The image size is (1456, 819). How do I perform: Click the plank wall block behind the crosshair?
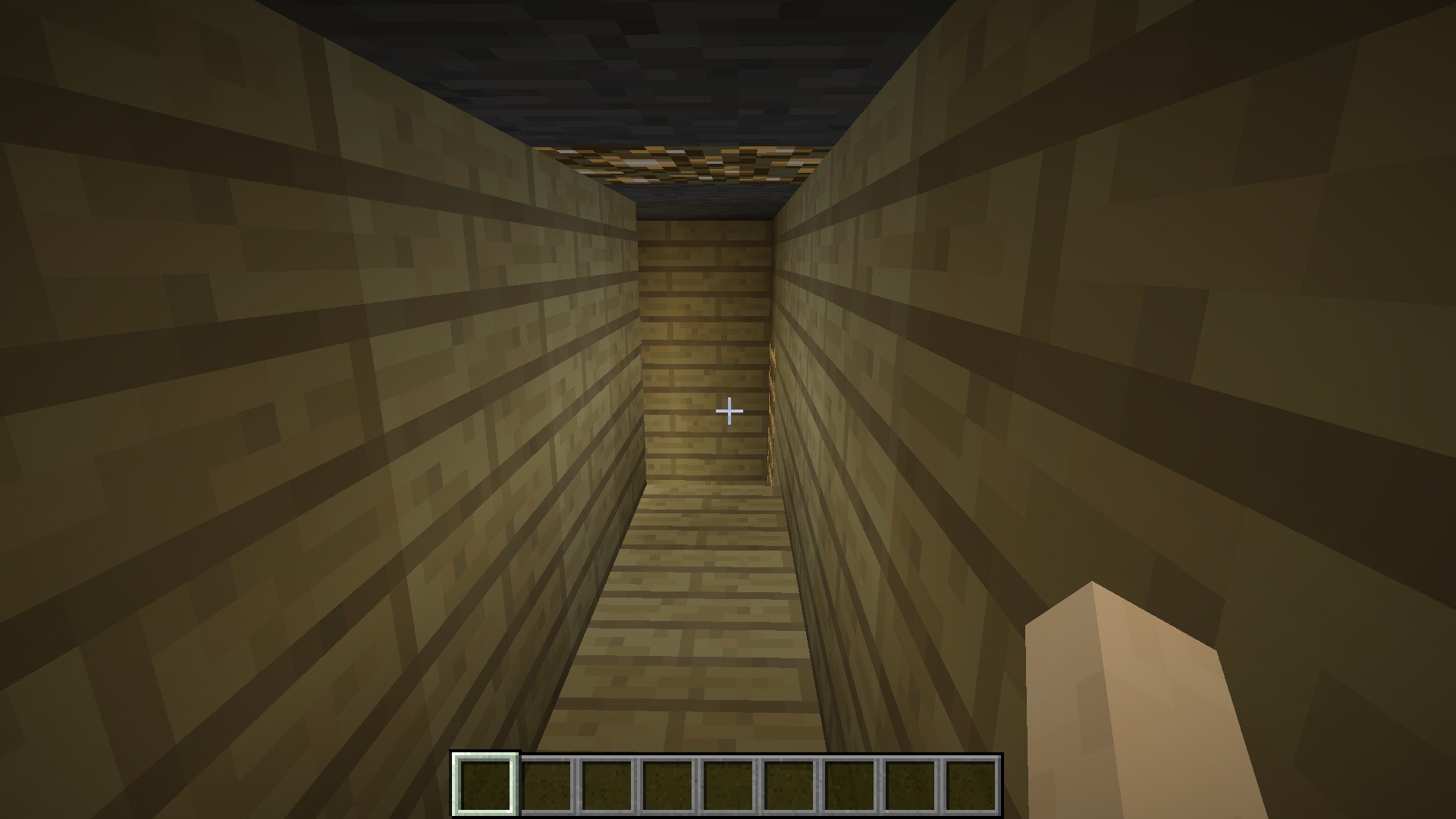(705, 364)
